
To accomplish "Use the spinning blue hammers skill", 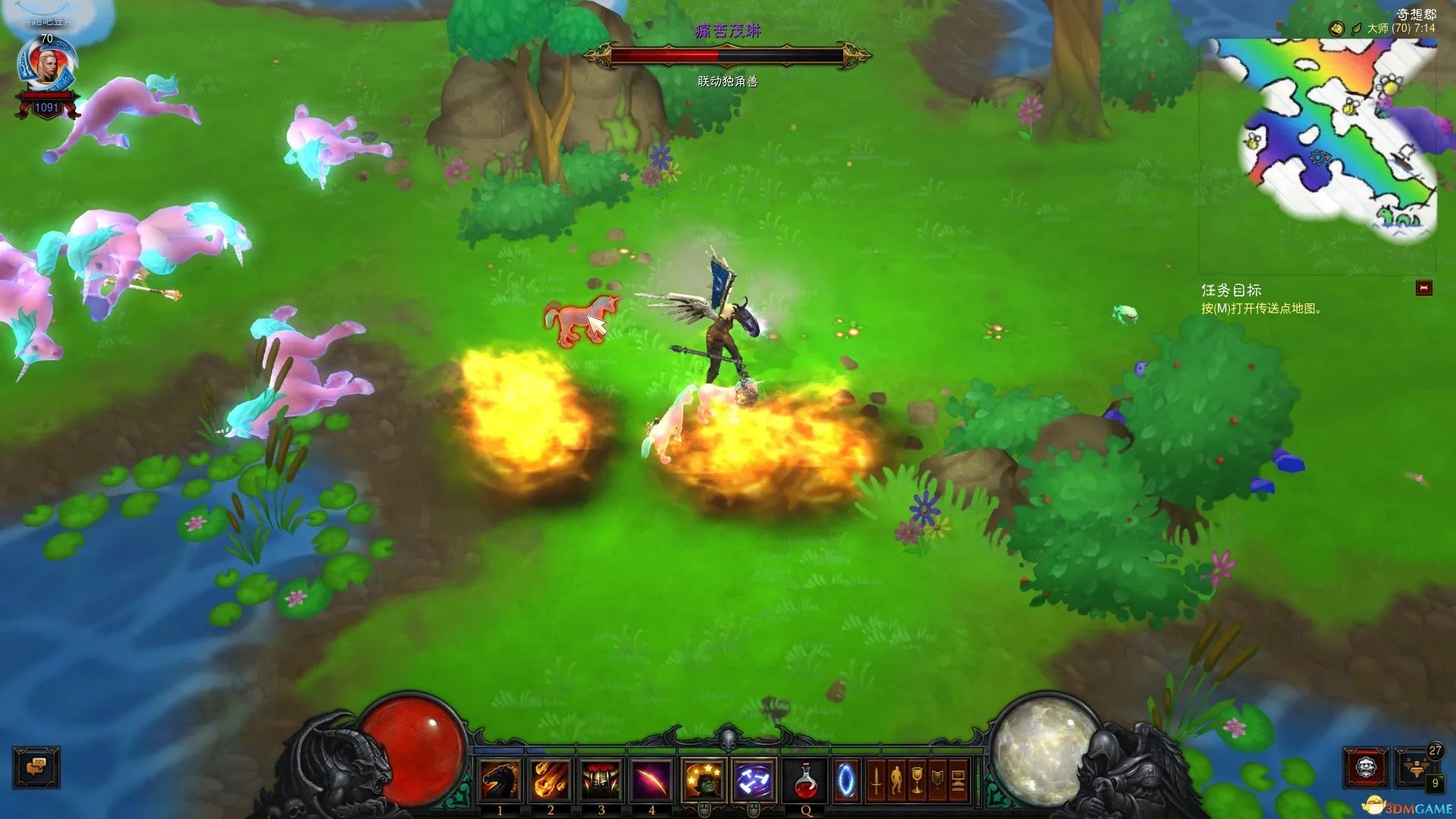I will (755, 780).
